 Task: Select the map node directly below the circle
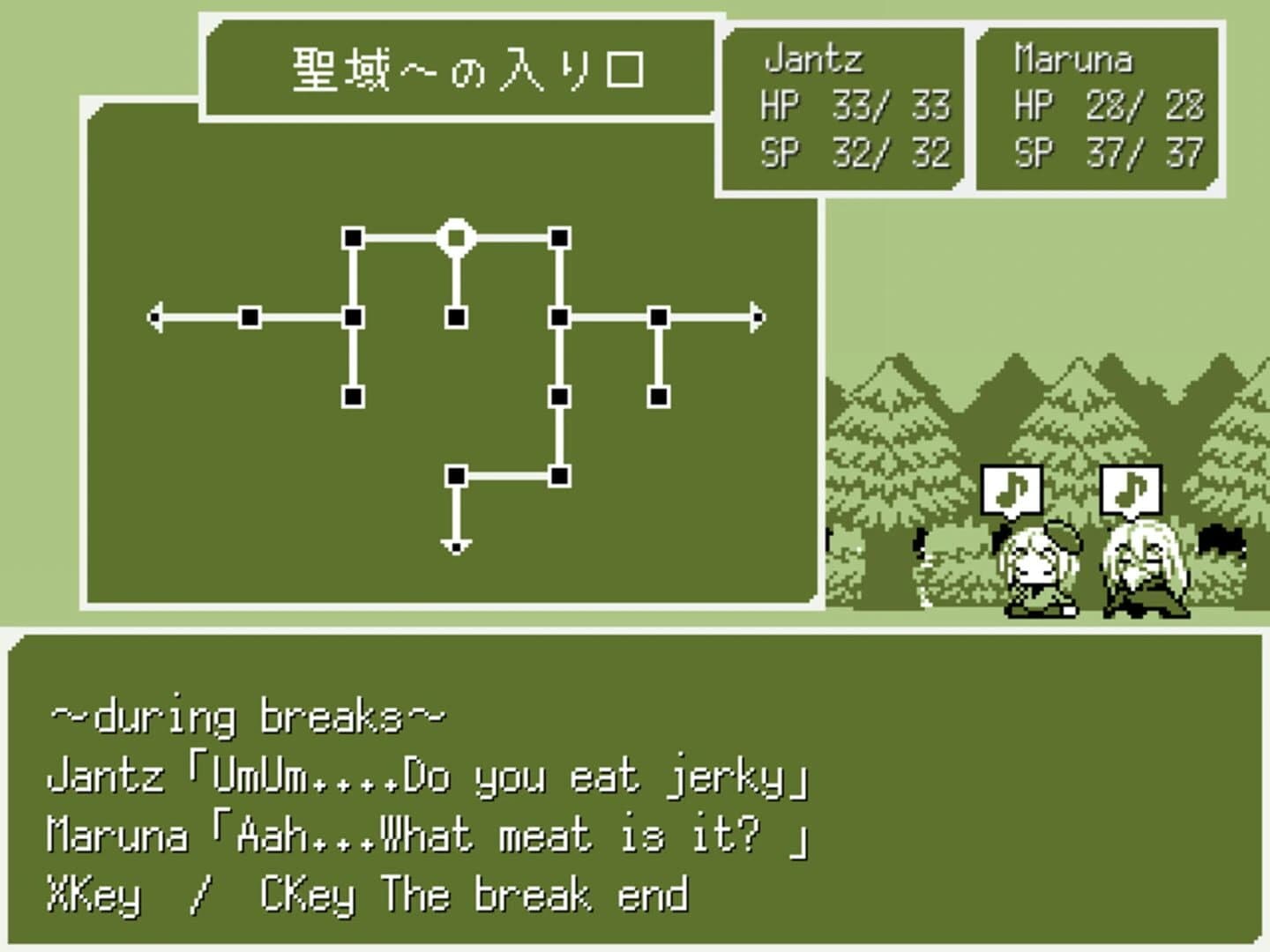point(456,315)
